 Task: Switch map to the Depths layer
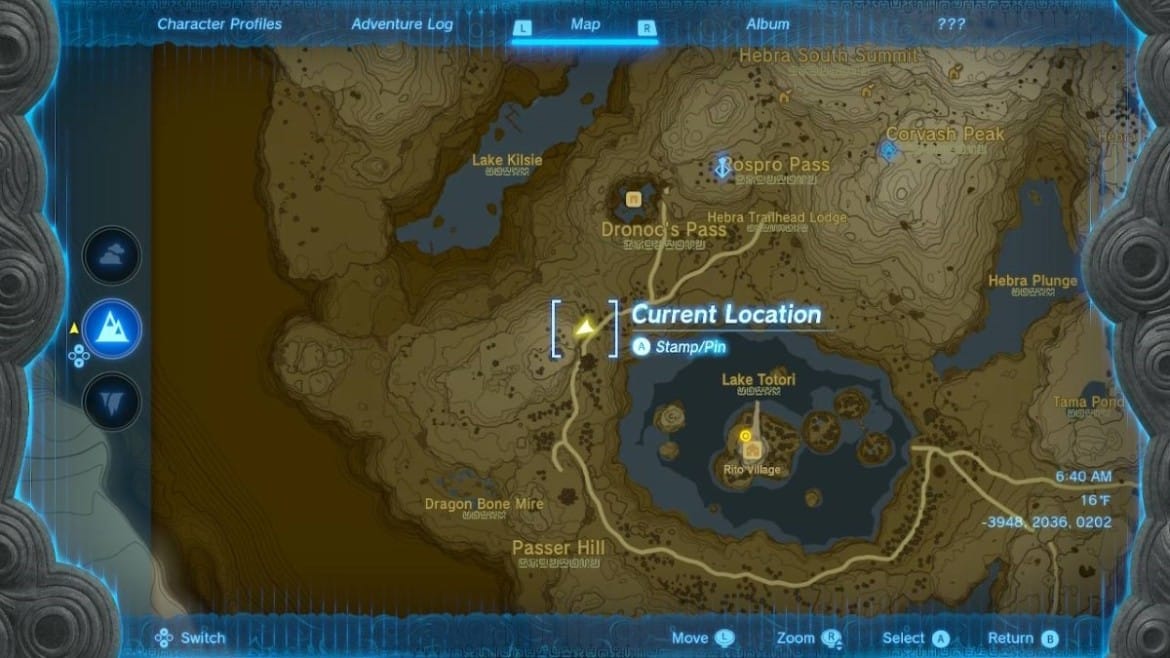[111, 401]
